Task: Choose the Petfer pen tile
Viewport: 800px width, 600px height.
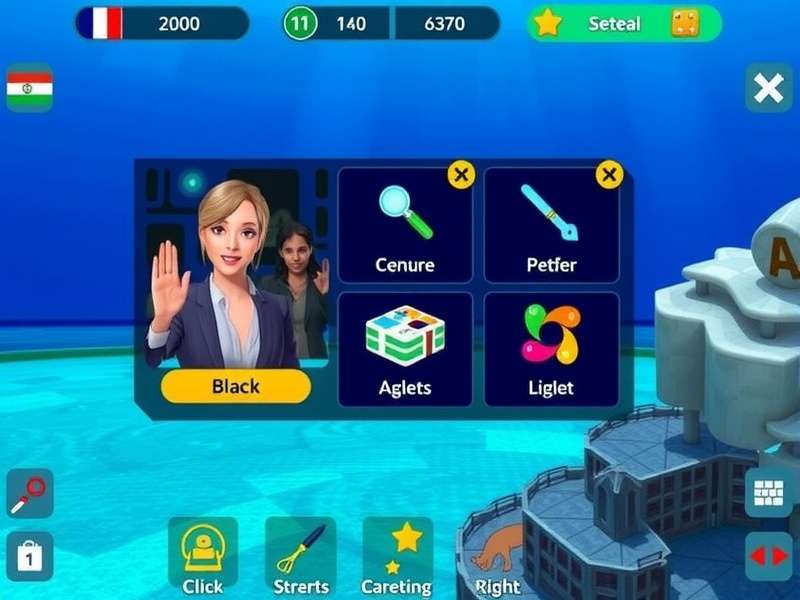Action: click(551, 225)
